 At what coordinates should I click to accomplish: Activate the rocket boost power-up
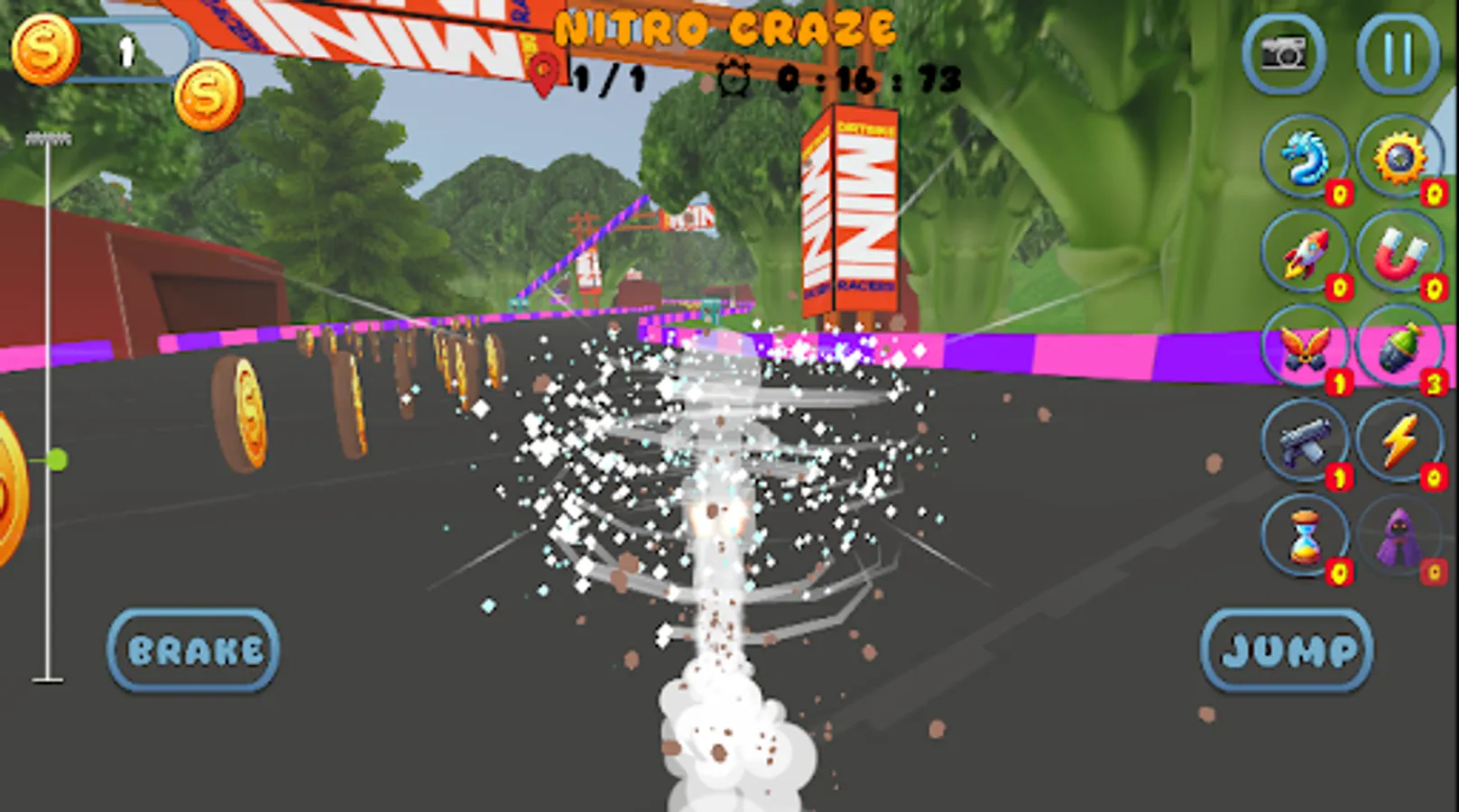pos(1302,254)
